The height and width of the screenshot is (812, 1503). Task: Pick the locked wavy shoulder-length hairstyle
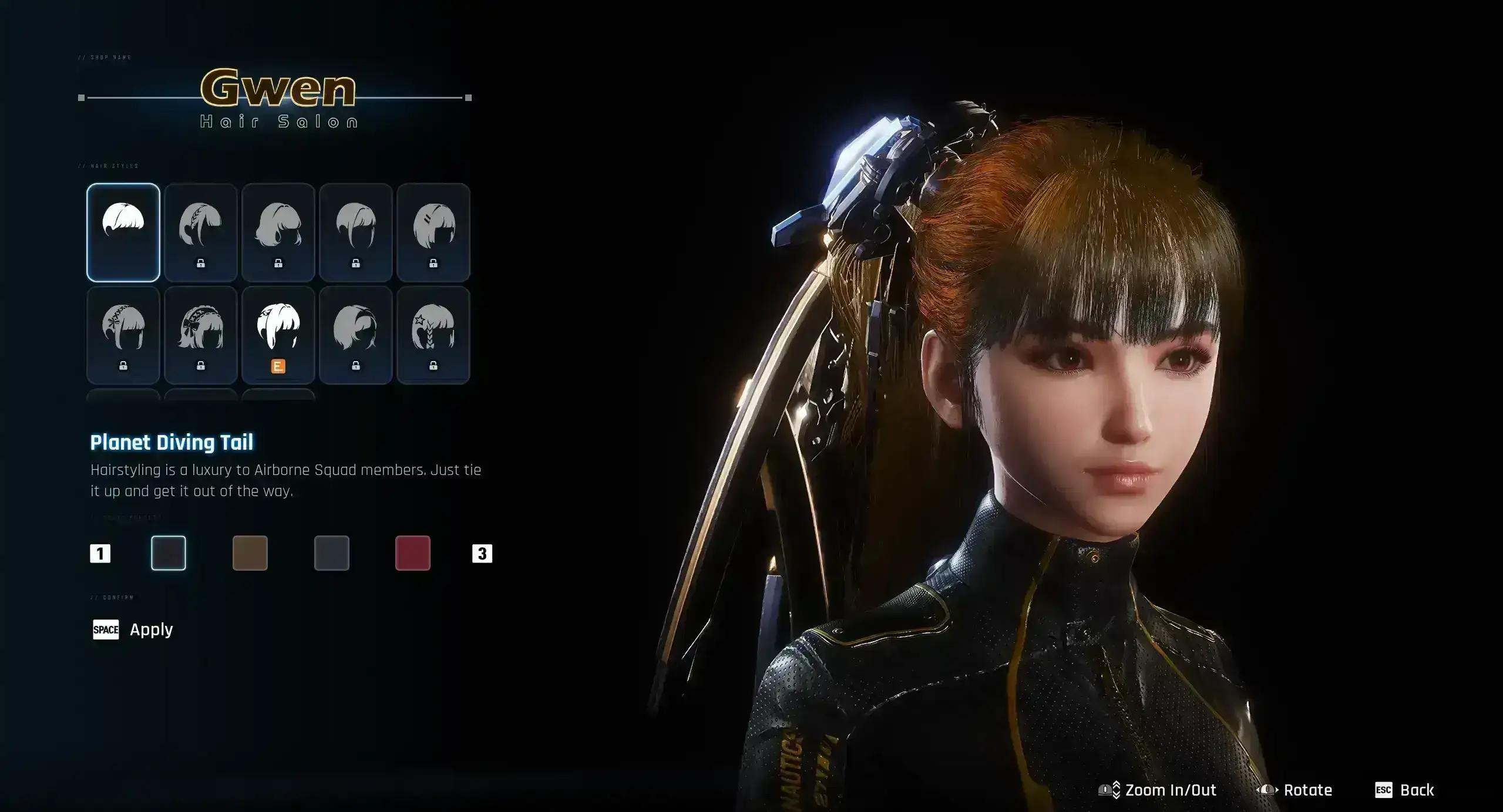tap(278, 232)
